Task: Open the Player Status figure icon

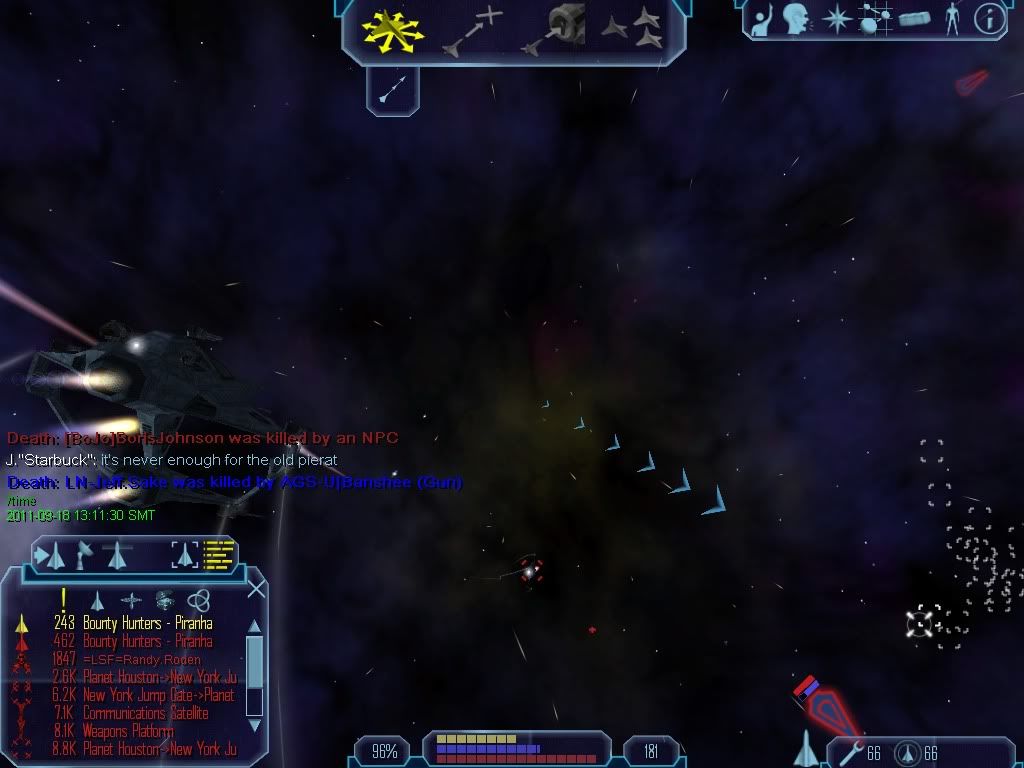Action: [x=951, y=19]
